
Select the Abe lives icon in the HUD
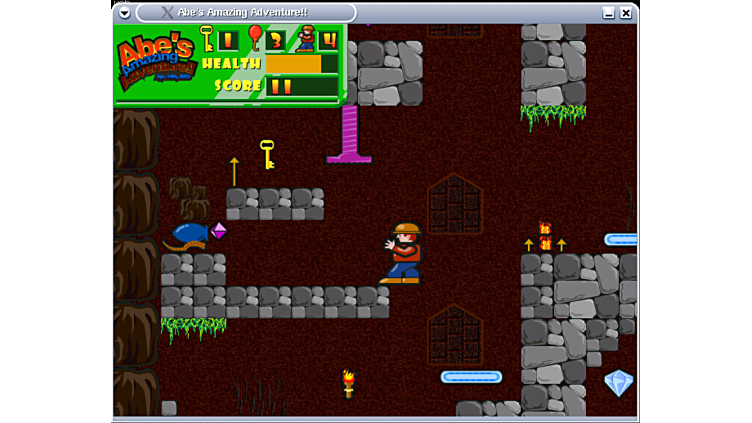(x=305, y=38)
